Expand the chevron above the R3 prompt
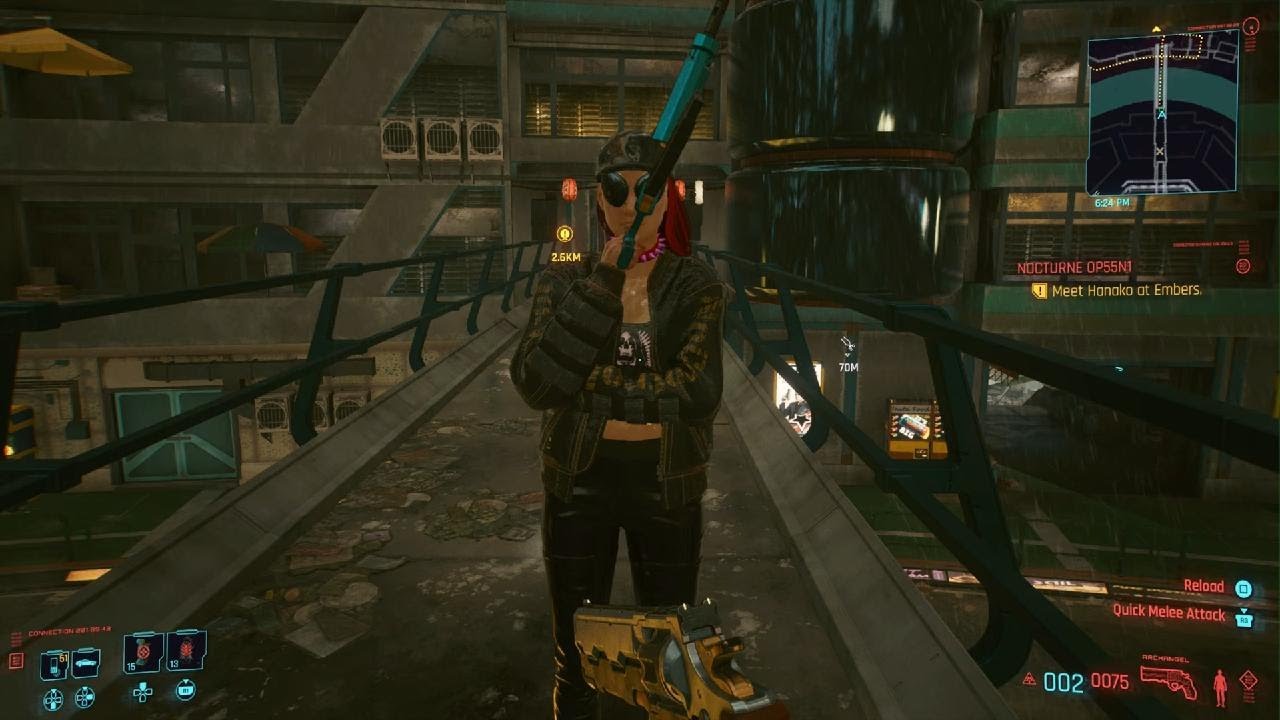The height and width of the screenshot is (720, 1280). [x=1243, y=609]
